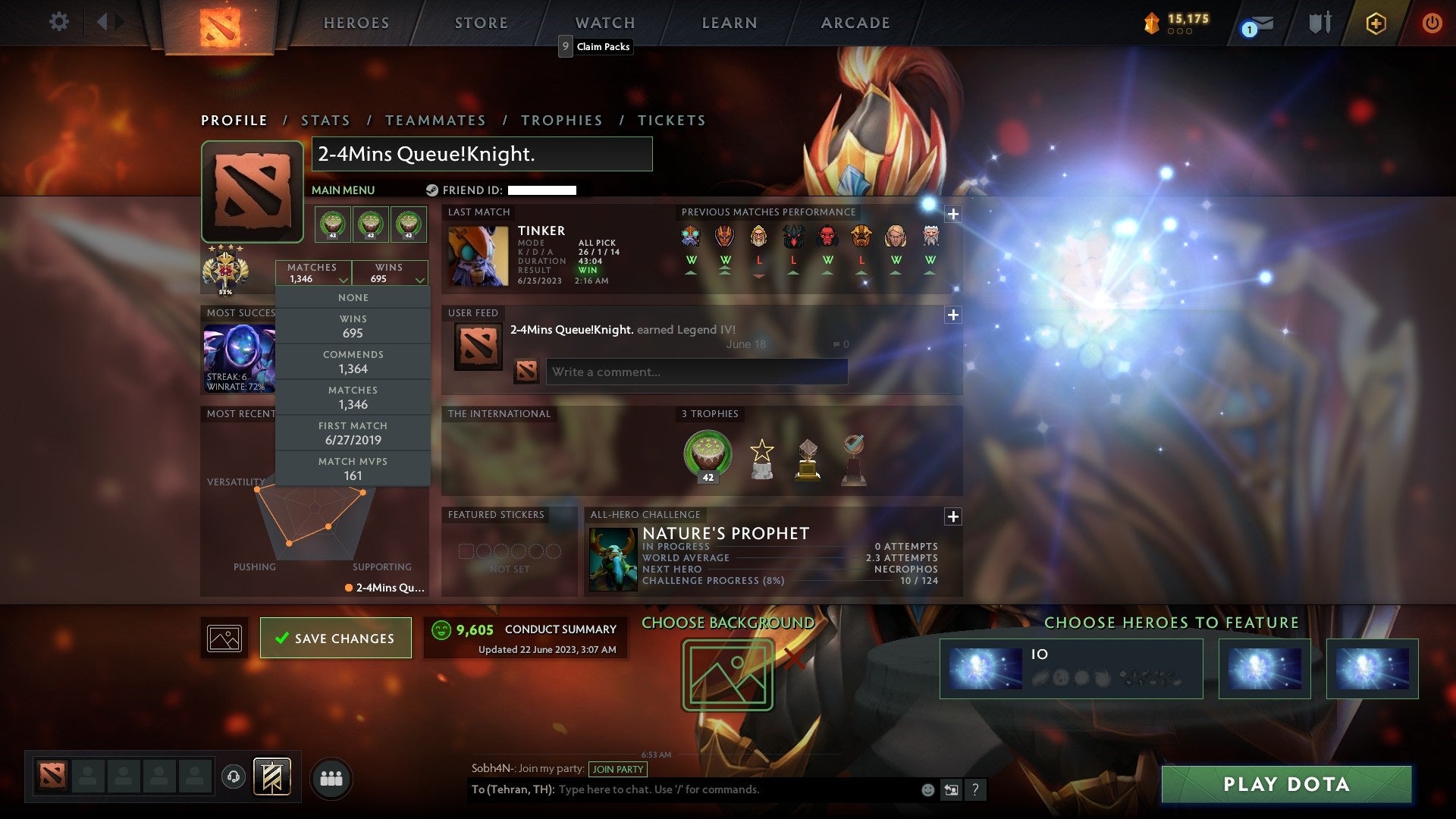Click JOIN PARTY next to Sobh4N's invite

coord(617,769)
